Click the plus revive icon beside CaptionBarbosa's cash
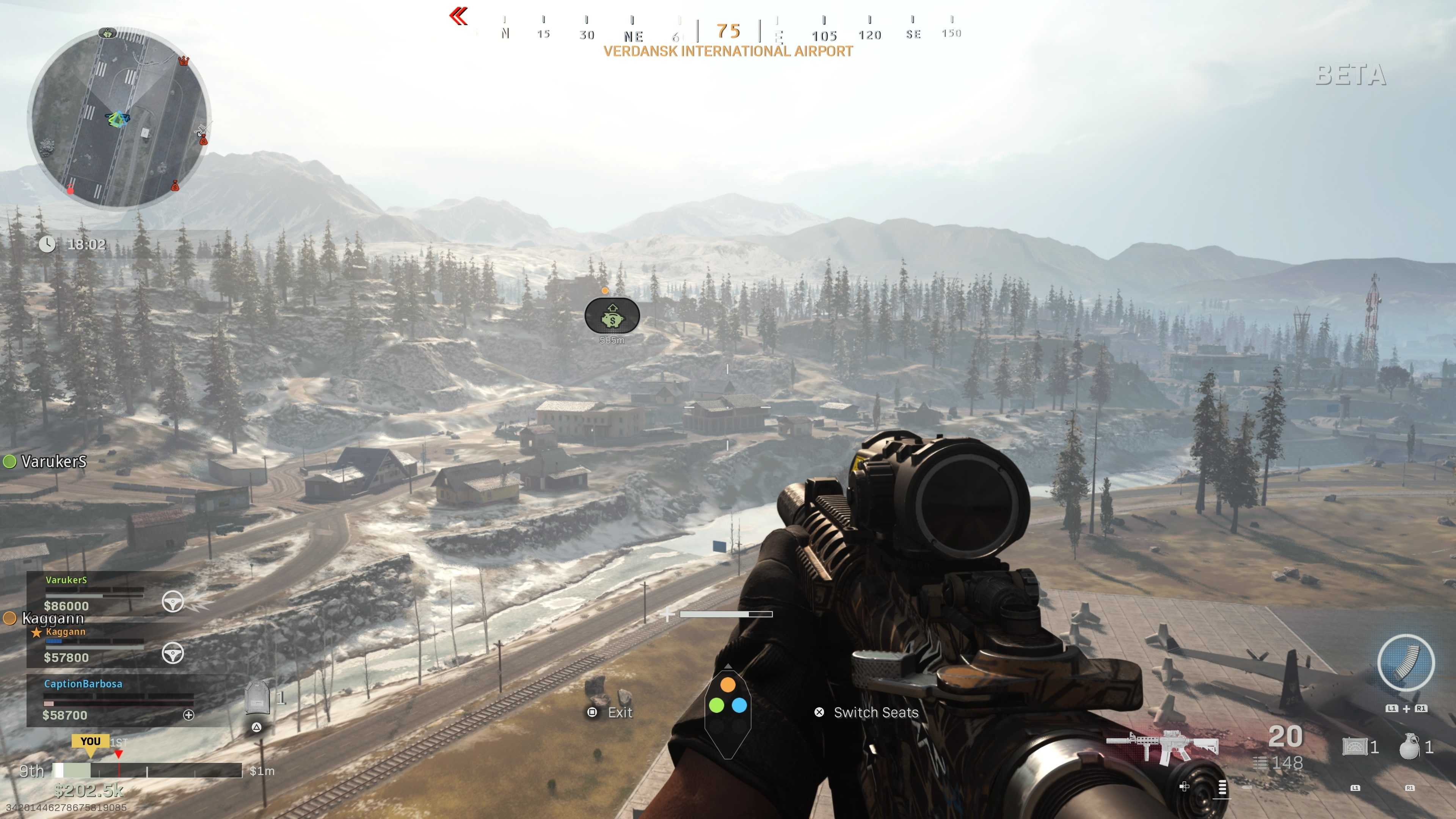 point(188,715)
